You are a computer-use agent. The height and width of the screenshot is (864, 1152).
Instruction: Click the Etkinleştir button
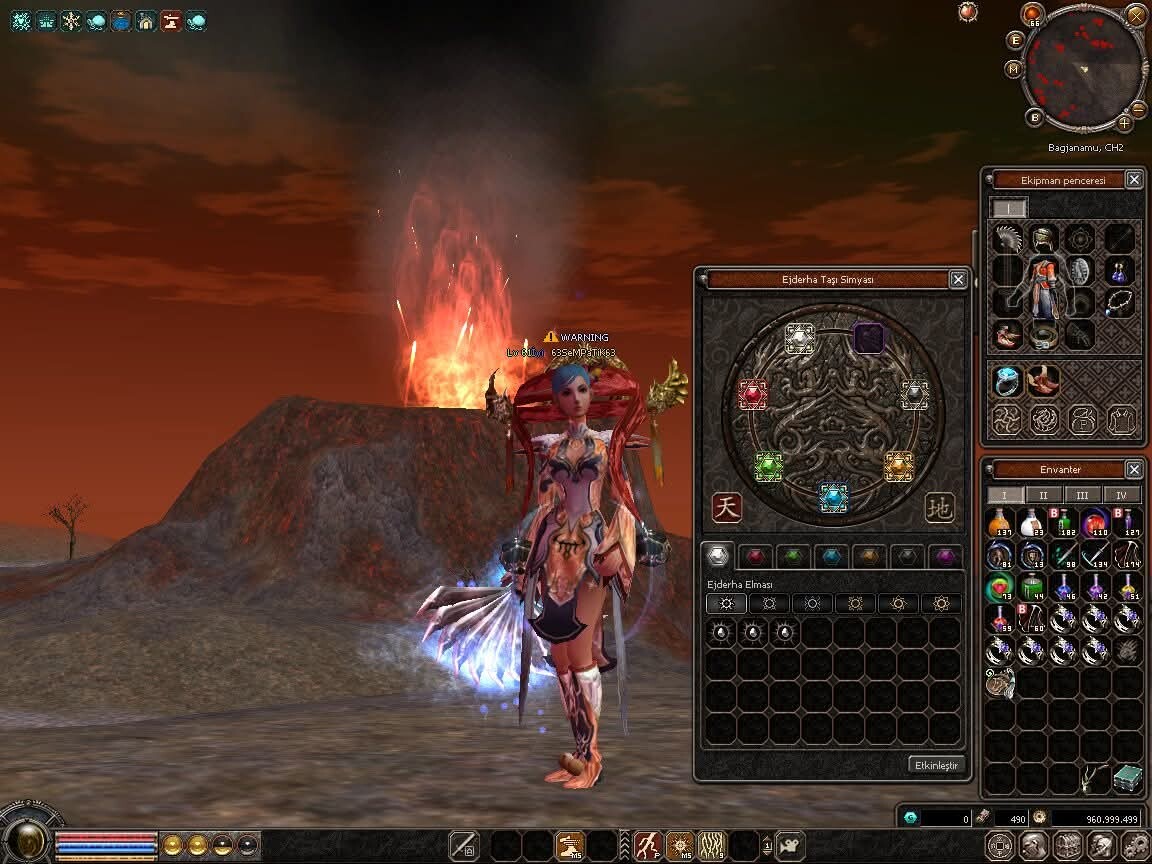click(937, 765)
